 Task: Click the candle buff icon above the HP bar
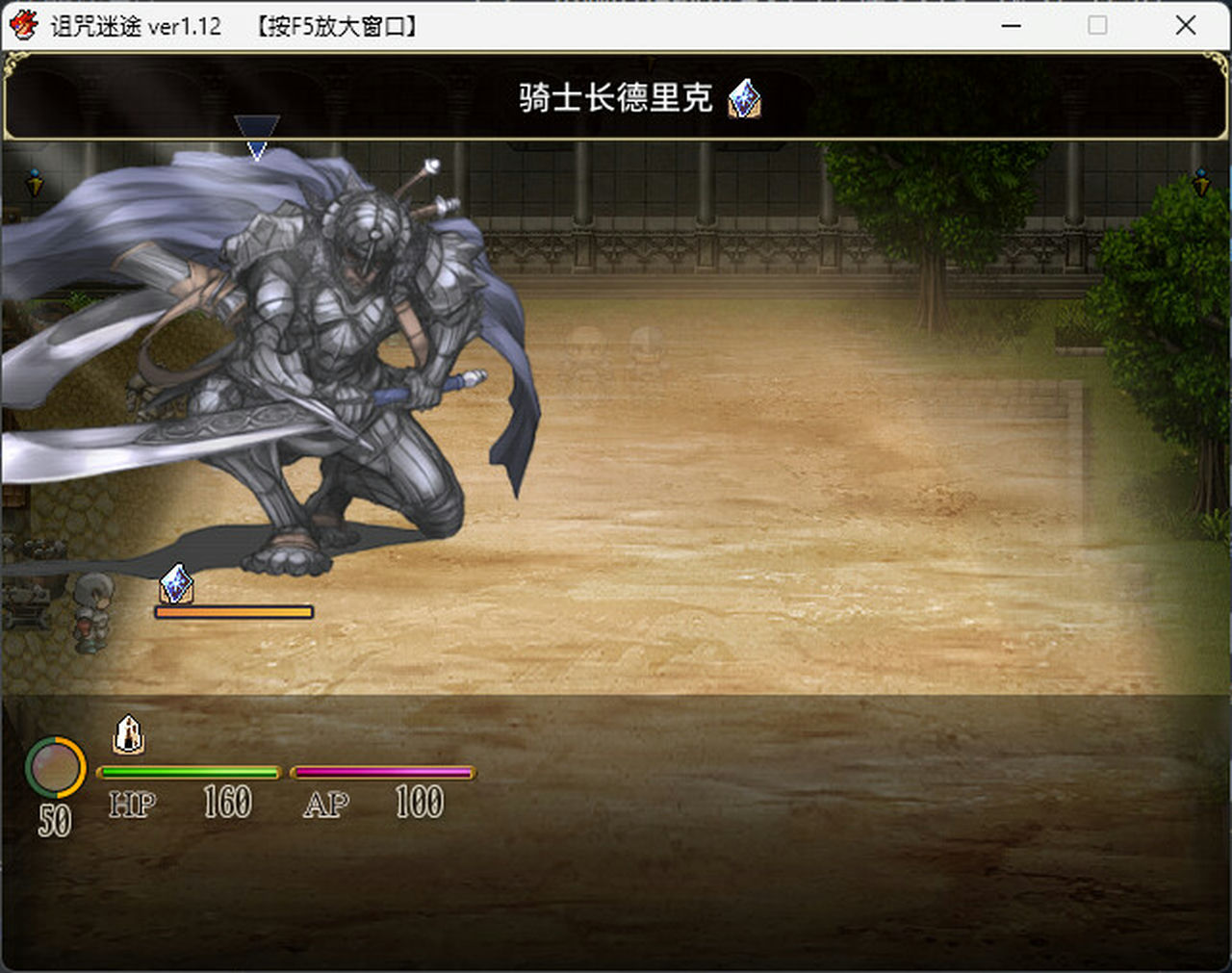[130, 735]
